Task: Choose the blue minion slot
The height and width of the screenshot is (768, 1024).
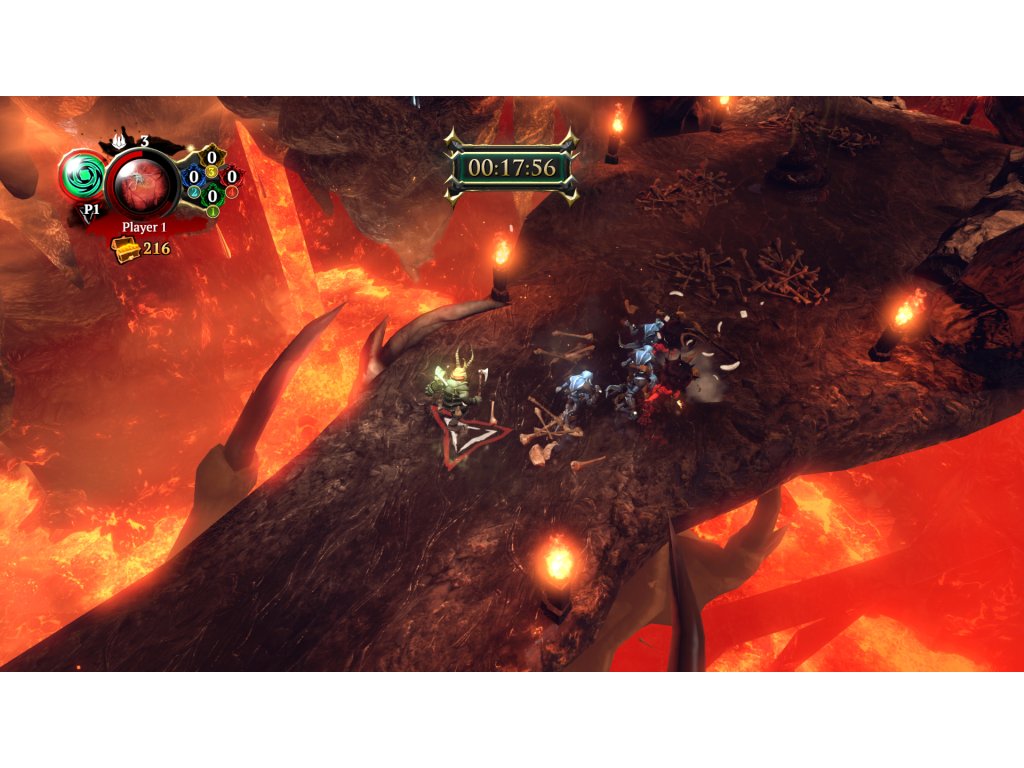Action: tap(194, 178)
